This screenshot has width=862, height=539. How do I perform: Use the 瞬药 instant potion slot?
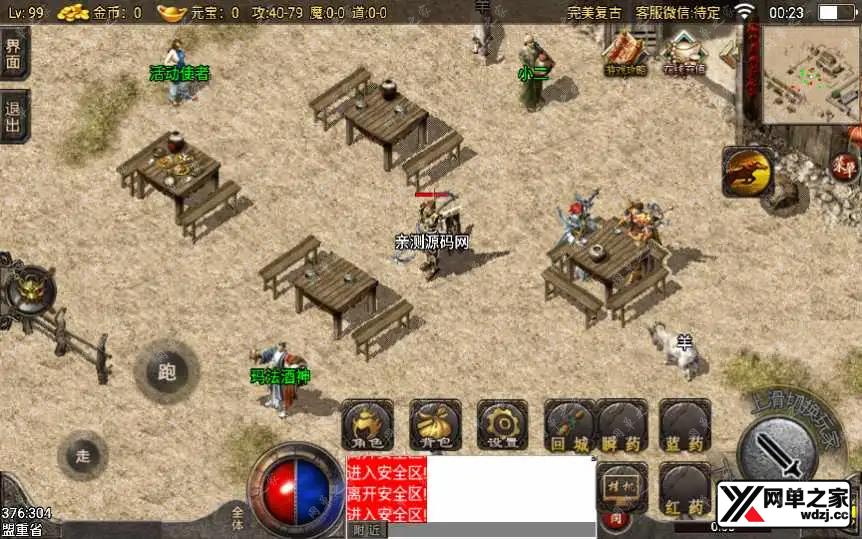(x=623, y=425)
